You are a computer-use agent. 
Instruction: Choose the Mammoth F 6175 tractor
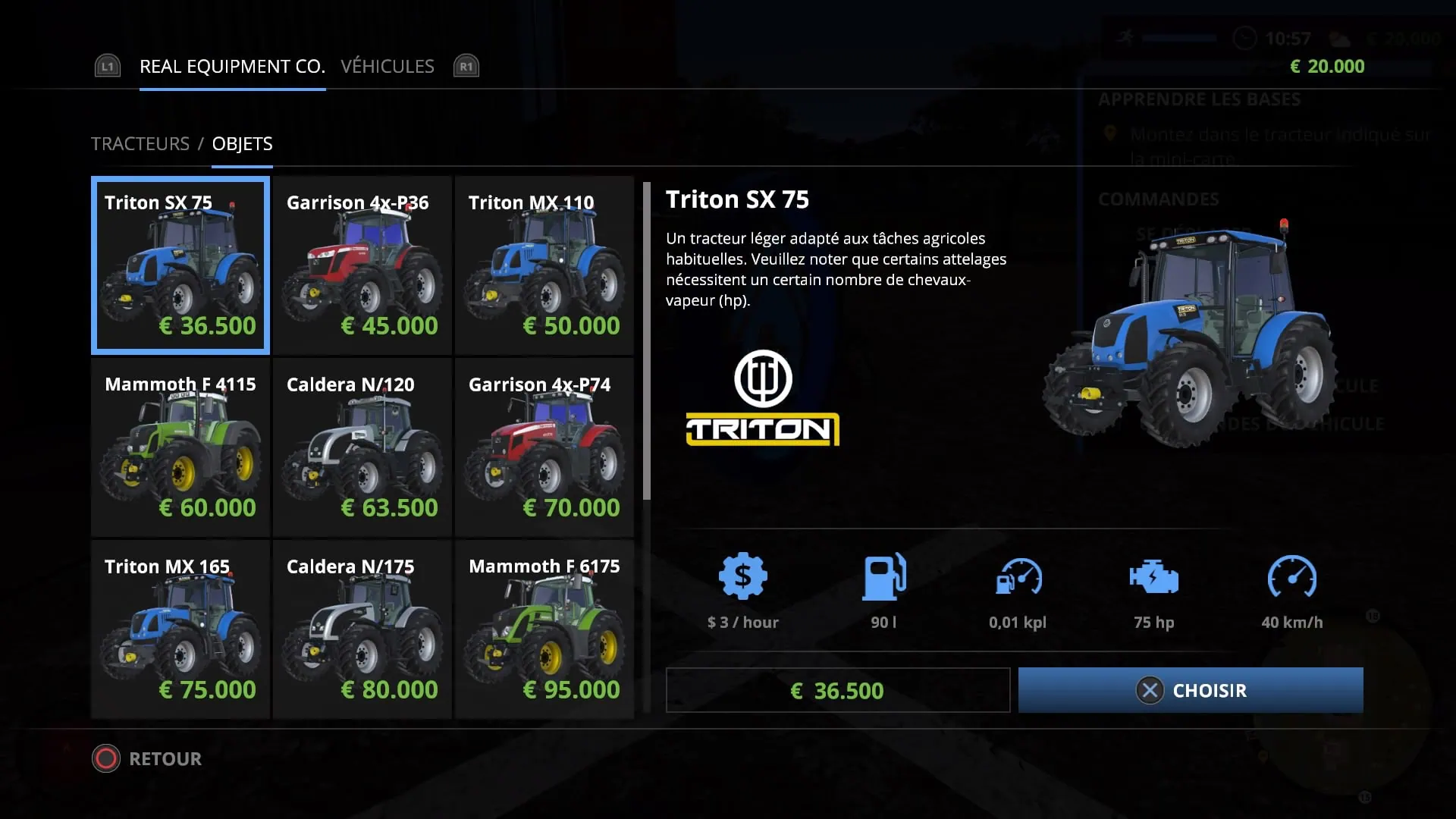tap(544, 629)
